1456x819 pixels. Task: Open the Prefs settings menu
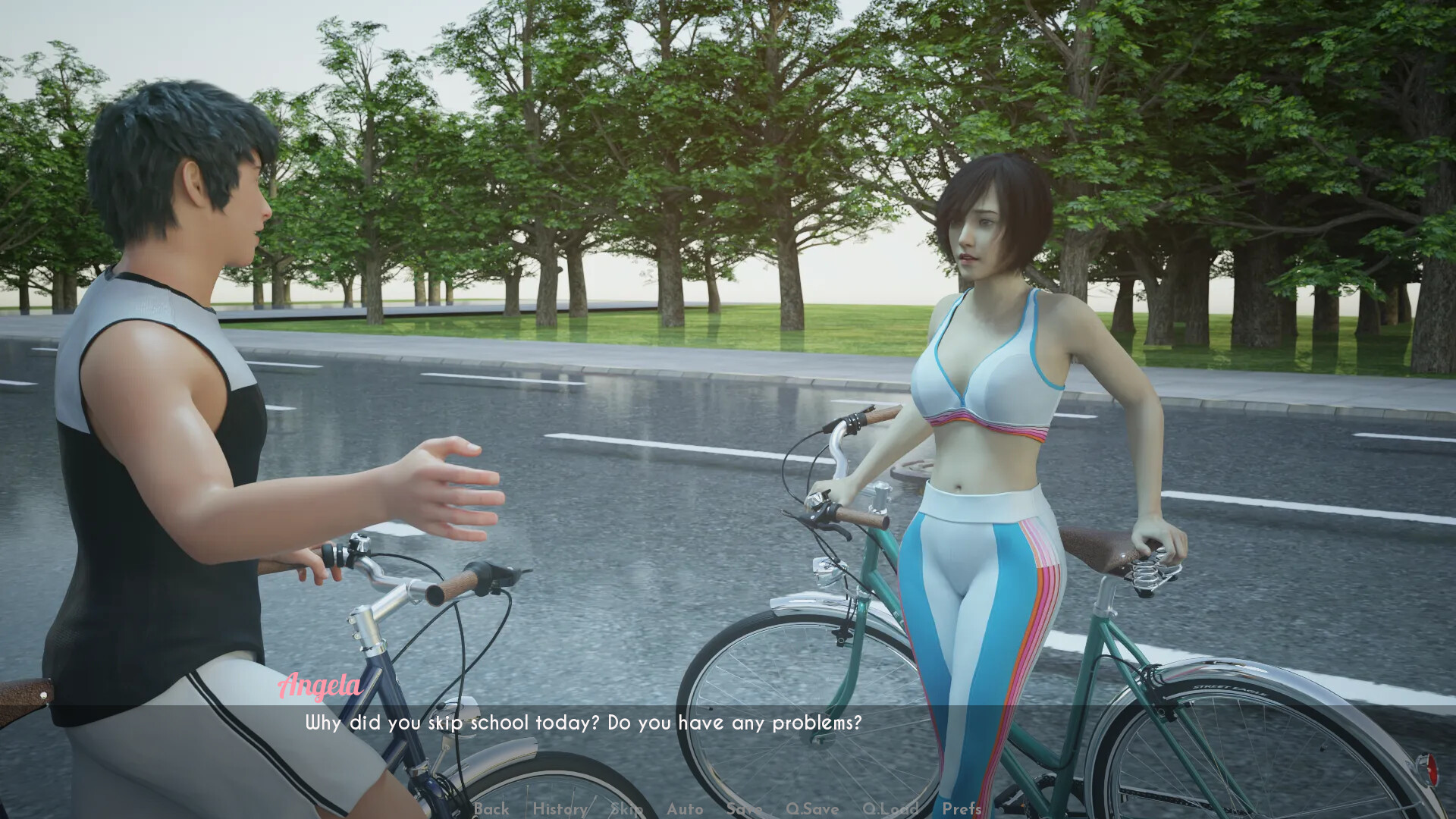click(962, 808)
